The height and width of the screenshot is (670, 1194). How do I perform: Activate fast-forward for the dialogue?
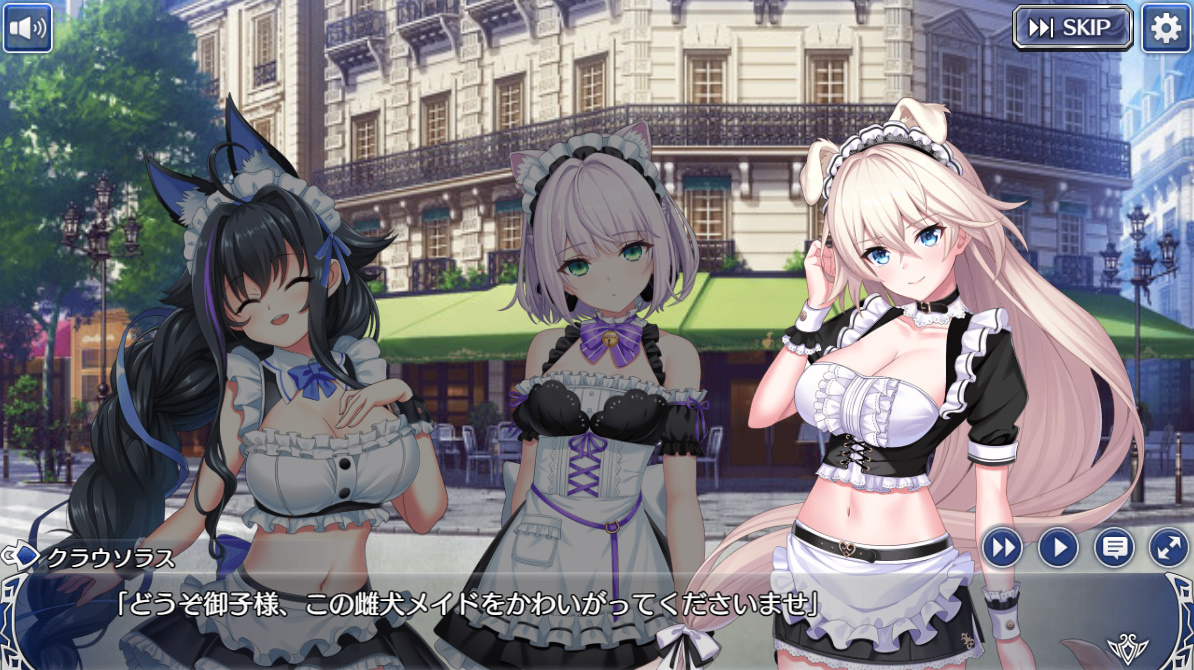(1001, 547)
